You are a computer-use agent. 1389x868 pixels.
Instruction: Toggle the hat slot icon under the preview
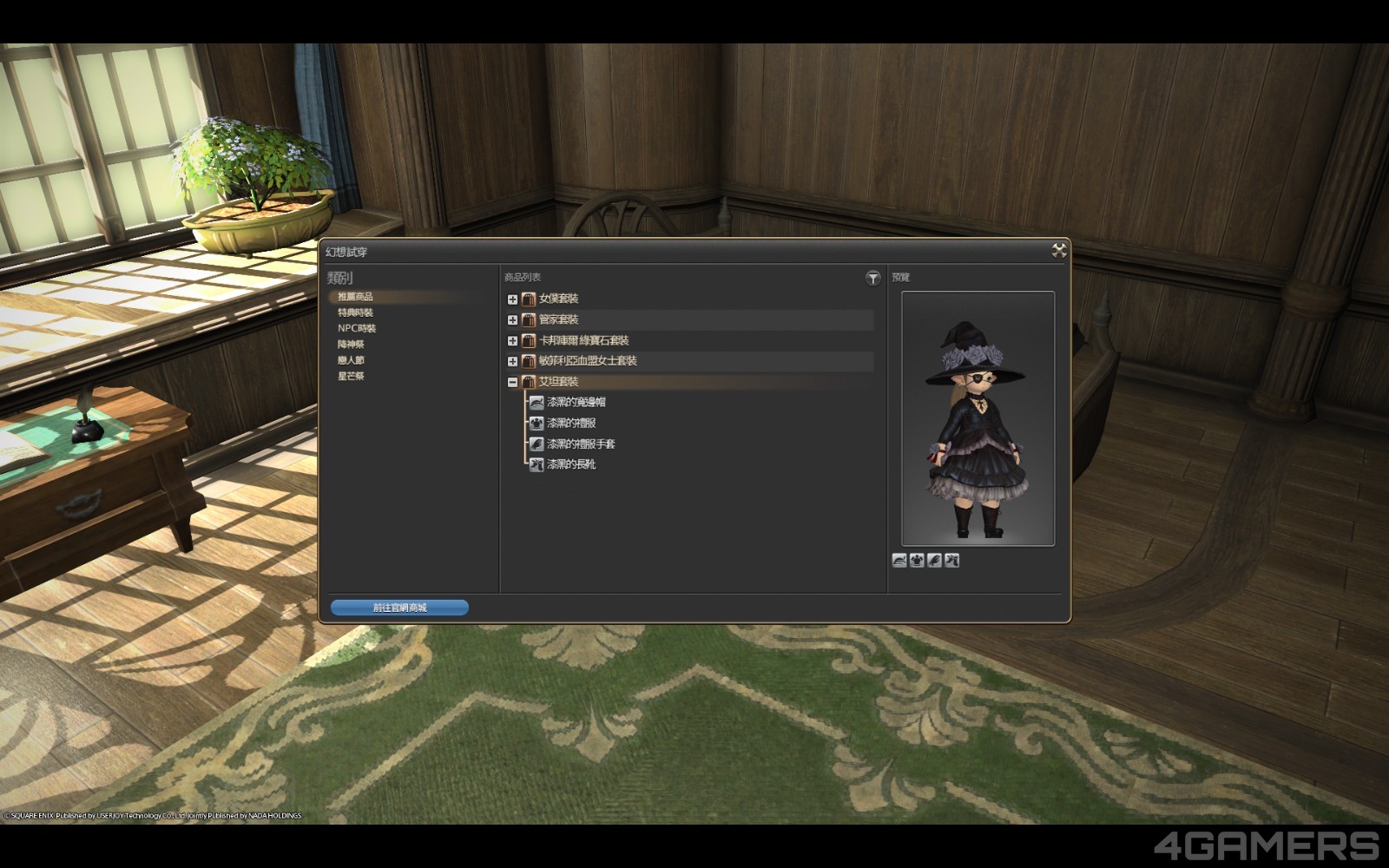(899, 560)
